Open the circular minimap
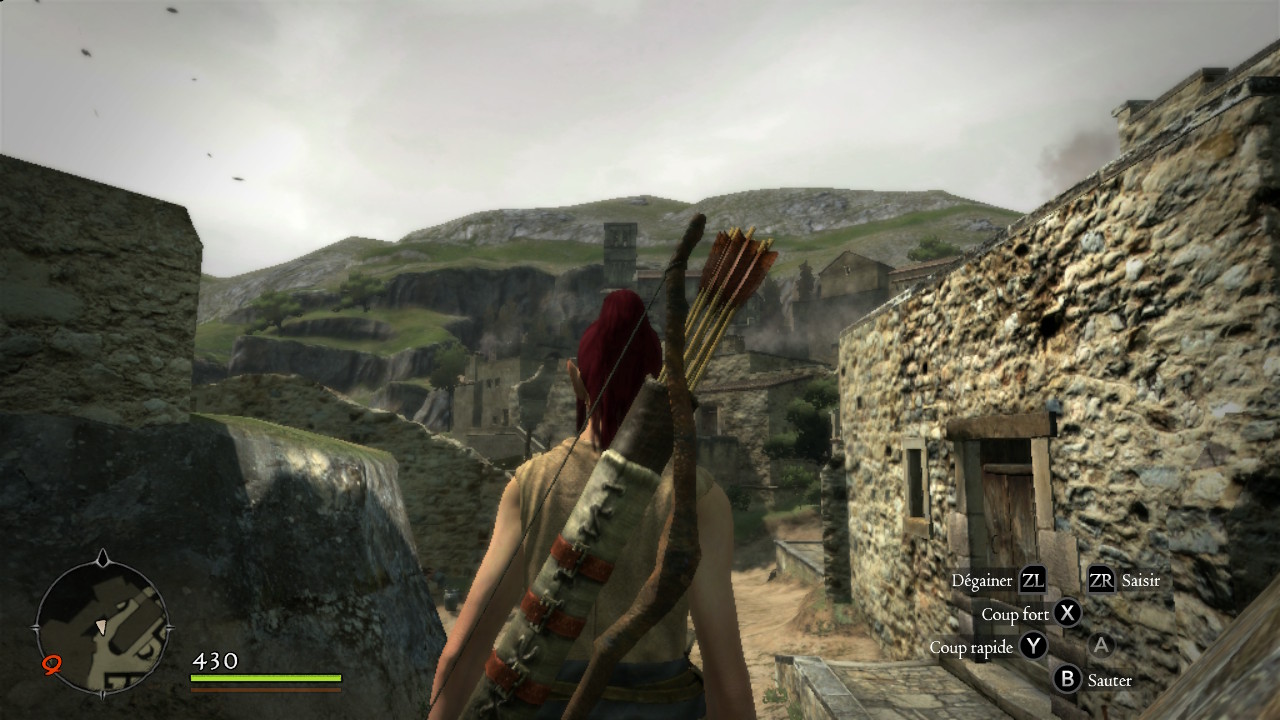This screenshot has height=720, width=1280. pyautogui.click(x=102, y=626)
